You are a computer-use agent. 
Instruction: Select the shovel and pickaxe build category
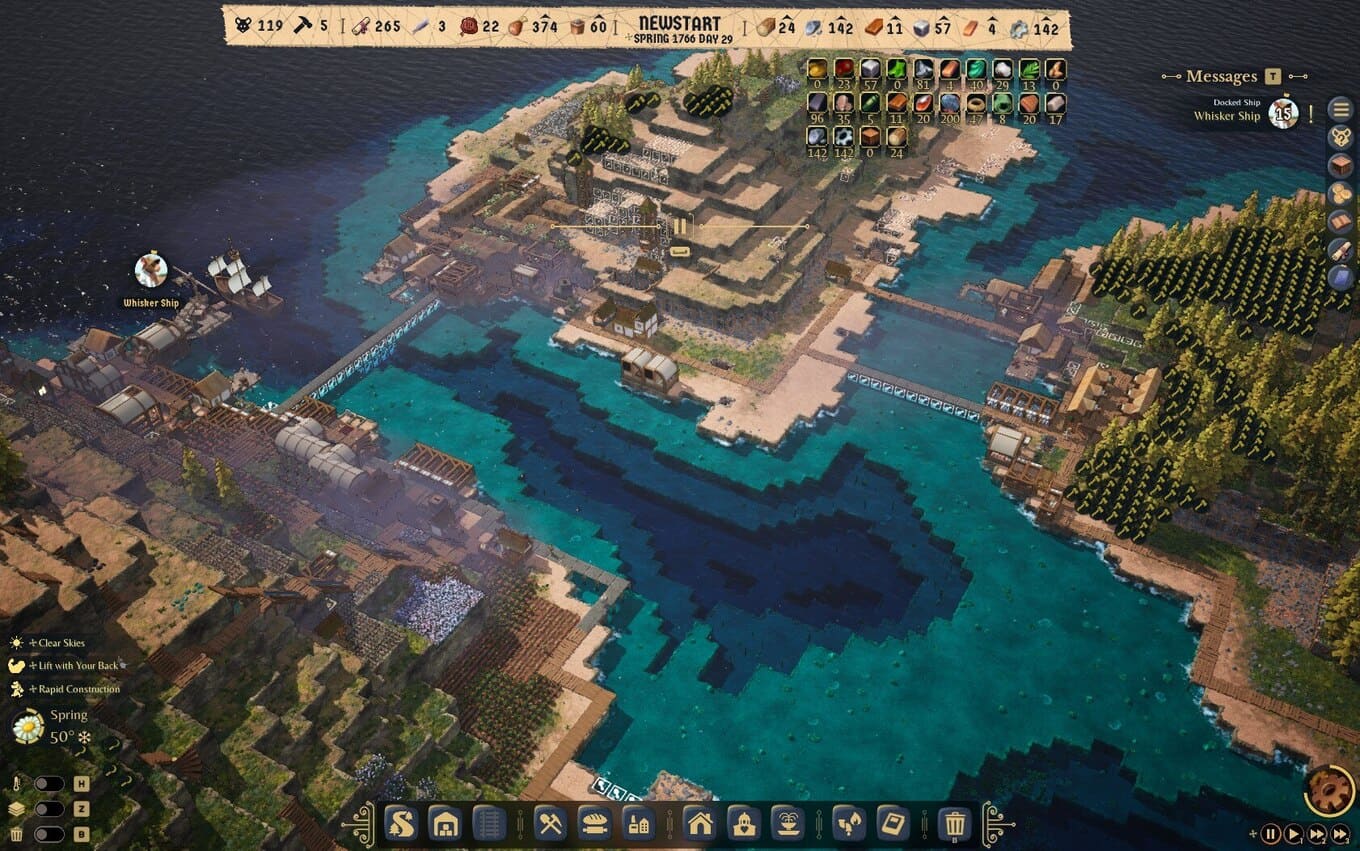tap(551, 823)
